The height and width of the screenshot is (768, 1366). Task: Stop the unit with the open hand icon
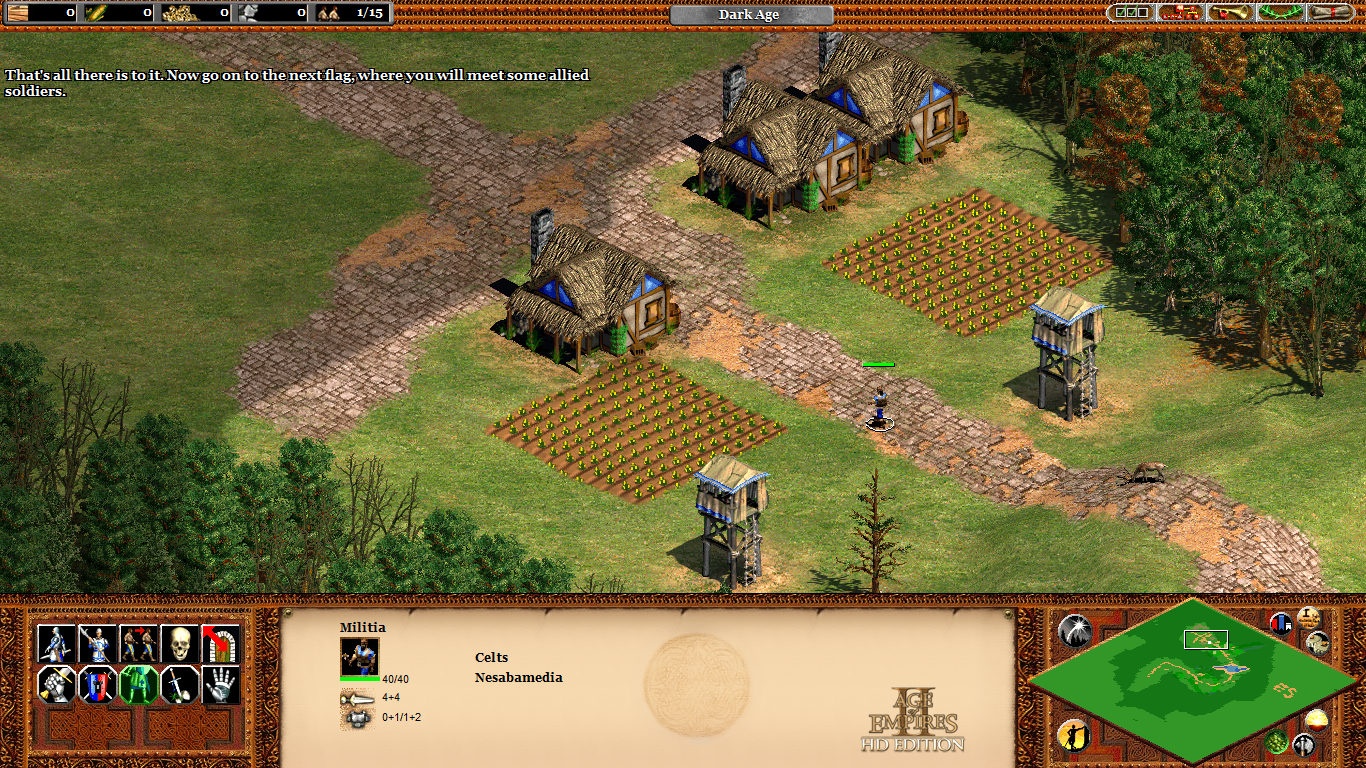[x=221, y=685]
